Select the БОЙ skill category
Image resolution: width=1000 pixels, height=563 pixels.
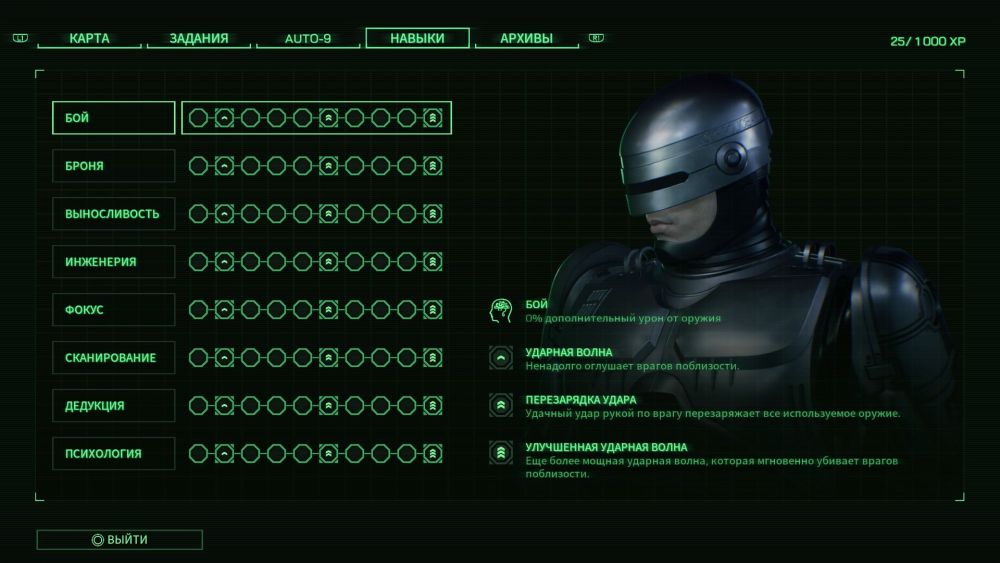tap(113, 118)
